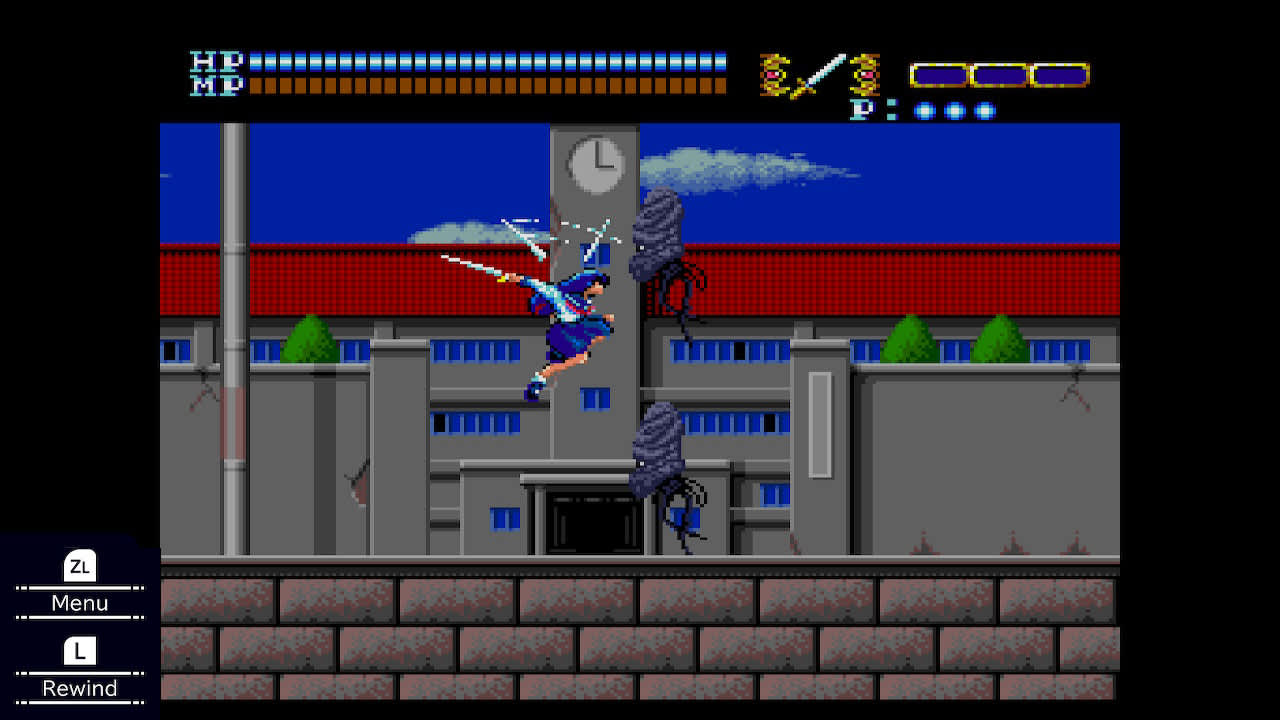This screenshot has height=720, width=1280.
Task: Click the blue HP bar
Action: click(490, 59)
